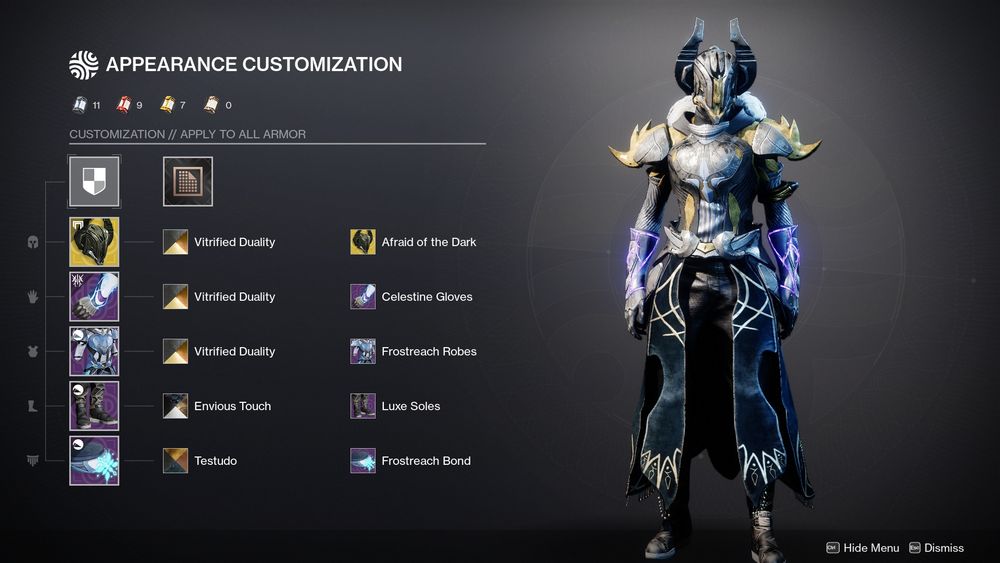Viewport: 1000px width, 563px height.
Task: Choose the Frostreach Robes ornament
Action: click(x=363, y=351)
